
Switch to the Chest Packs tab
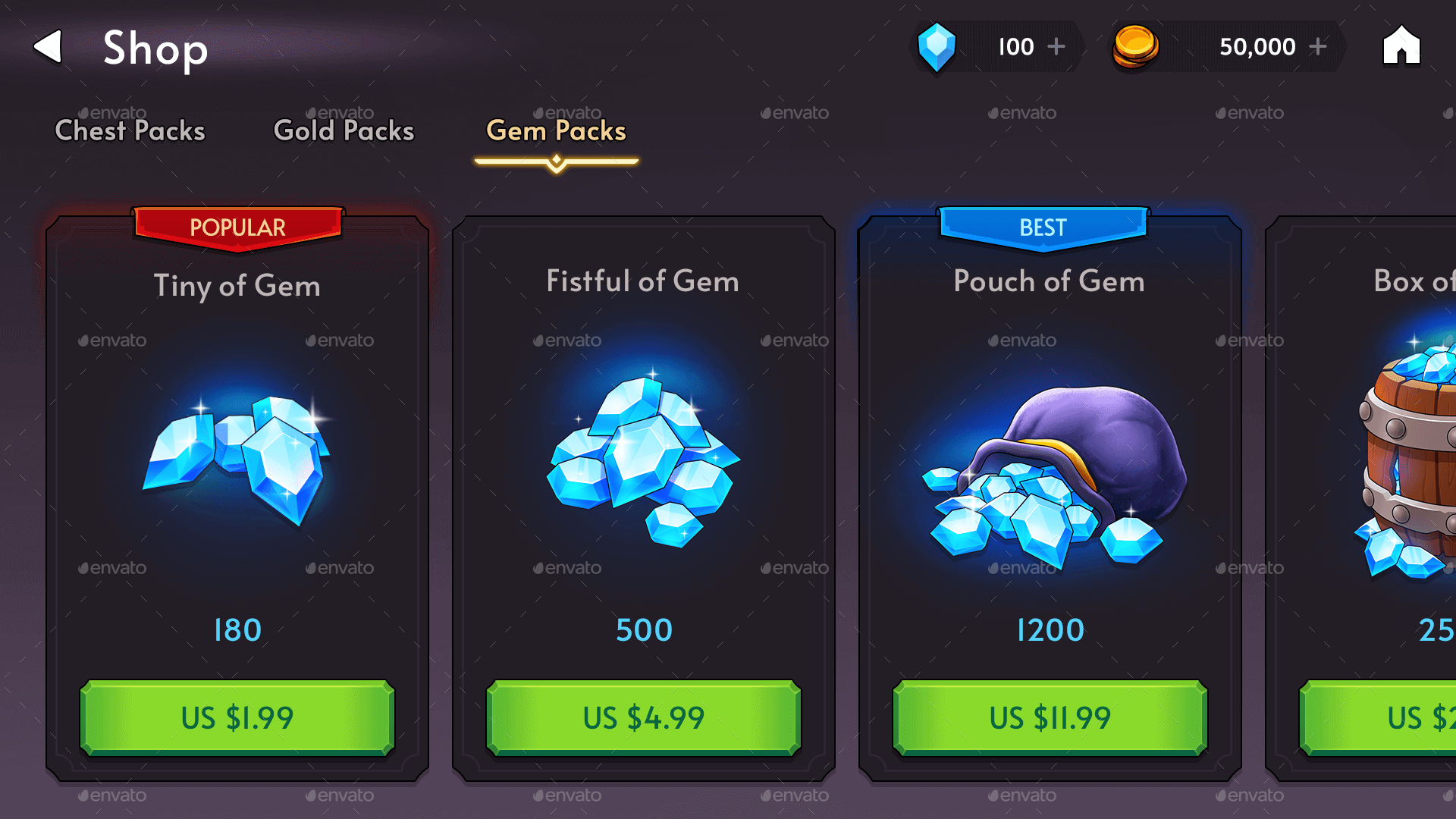[130, 130]
